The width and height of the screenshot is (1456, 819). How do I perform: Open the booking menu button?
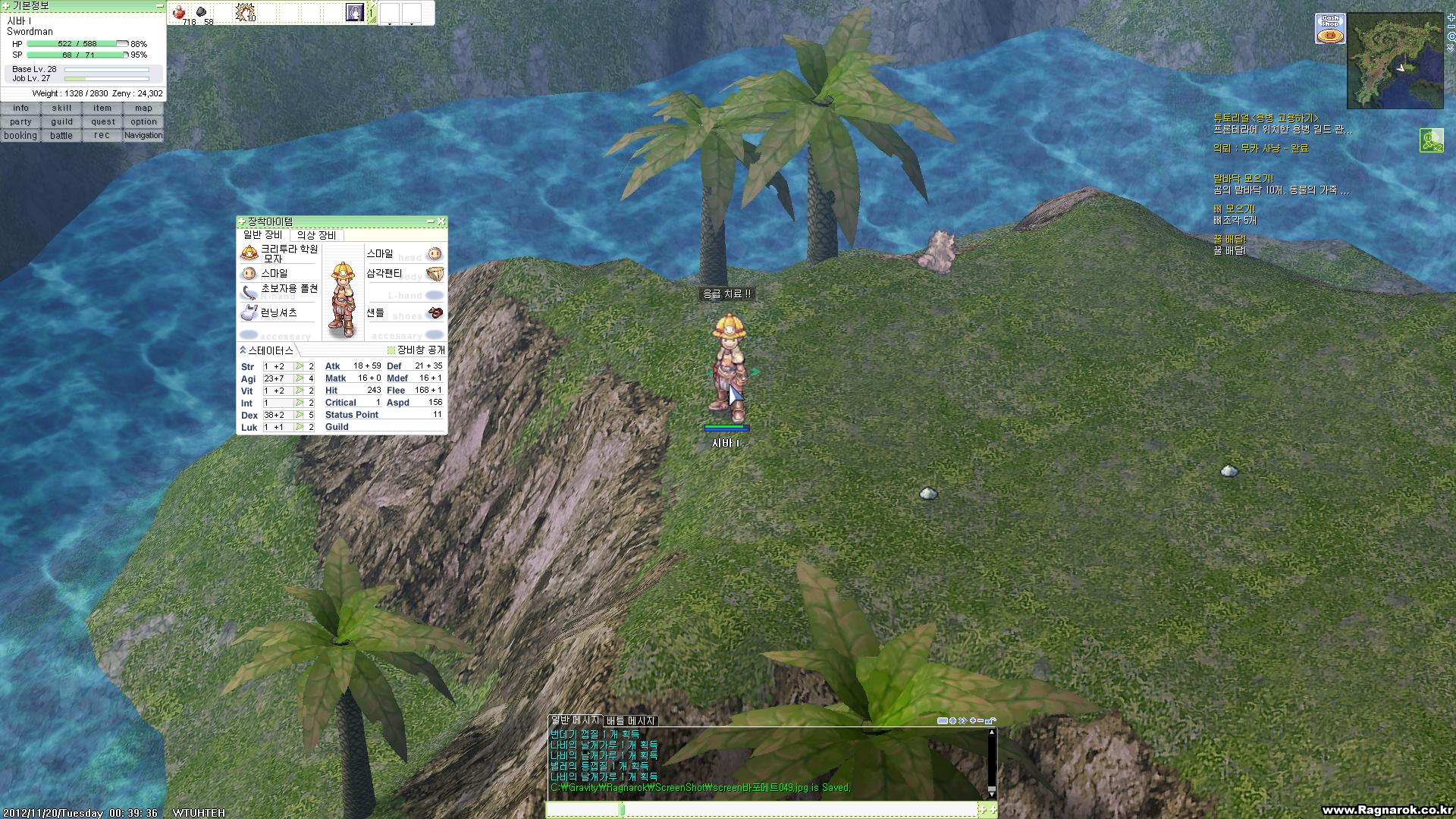(20, 136)
